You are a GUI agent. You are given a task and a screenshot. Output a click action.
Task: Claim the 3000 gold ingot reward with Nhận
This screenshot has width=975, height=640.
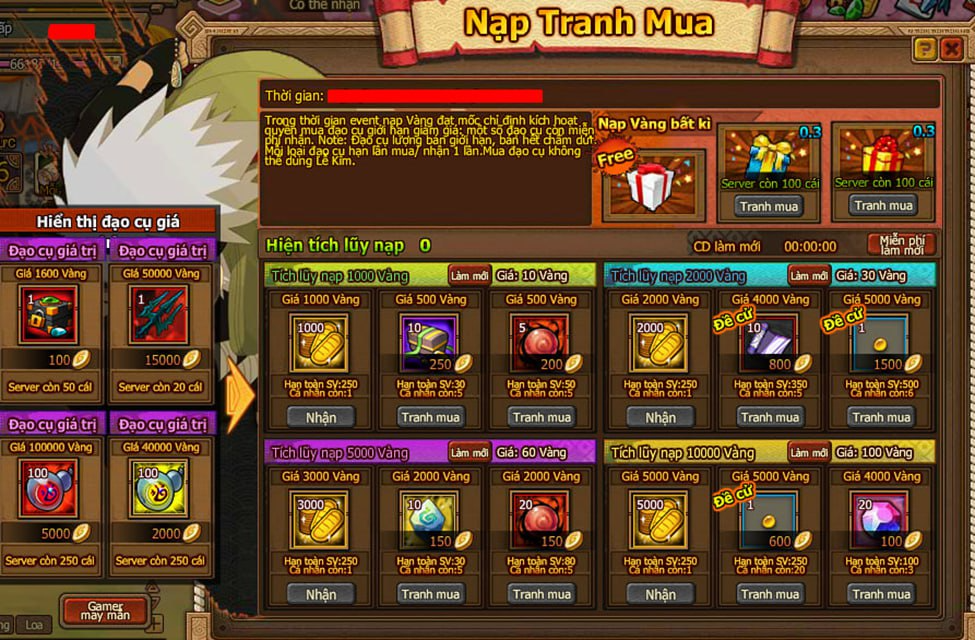click(x=320, y=594)
